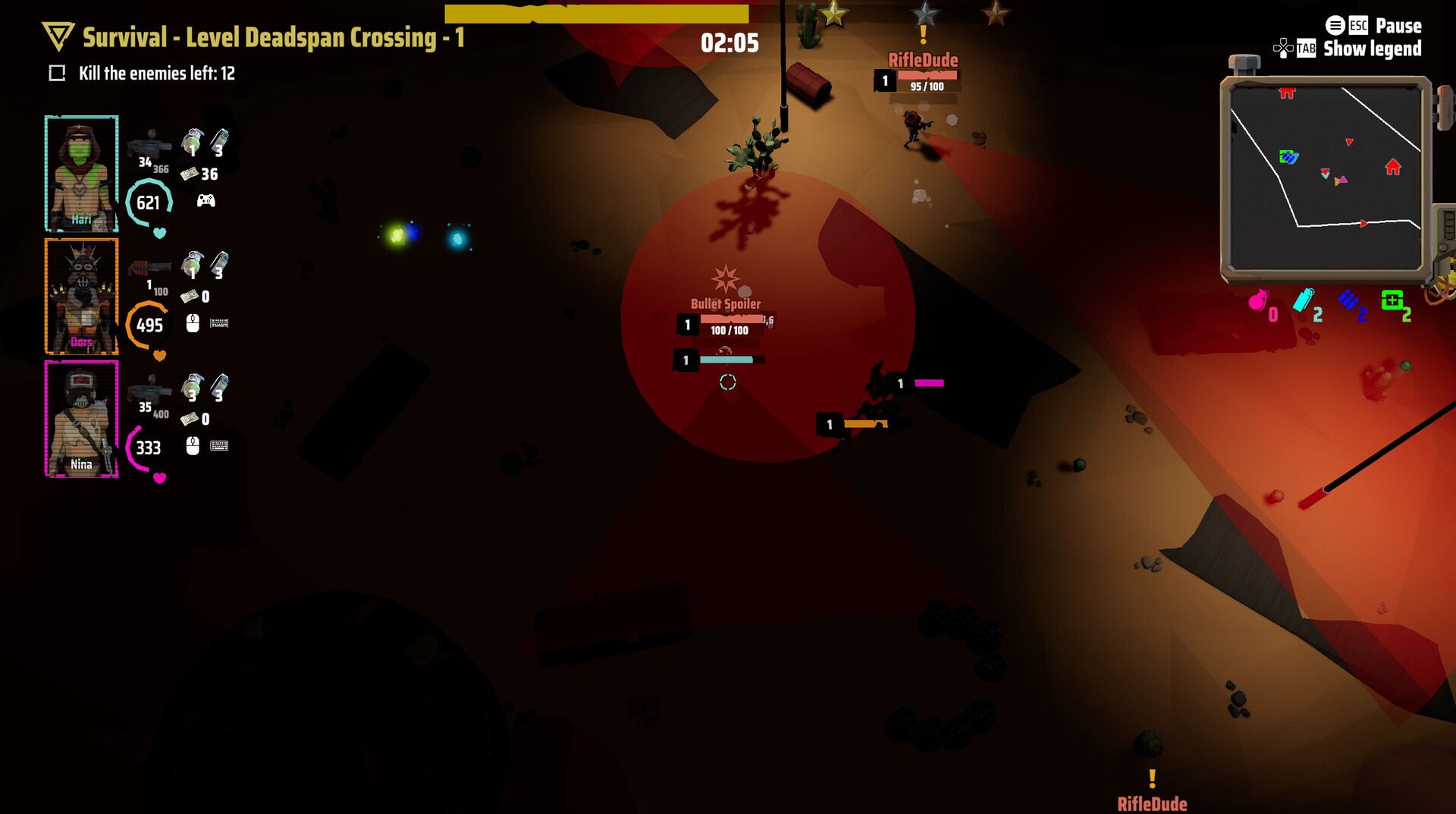Click the green medkit item icon

1392,300
